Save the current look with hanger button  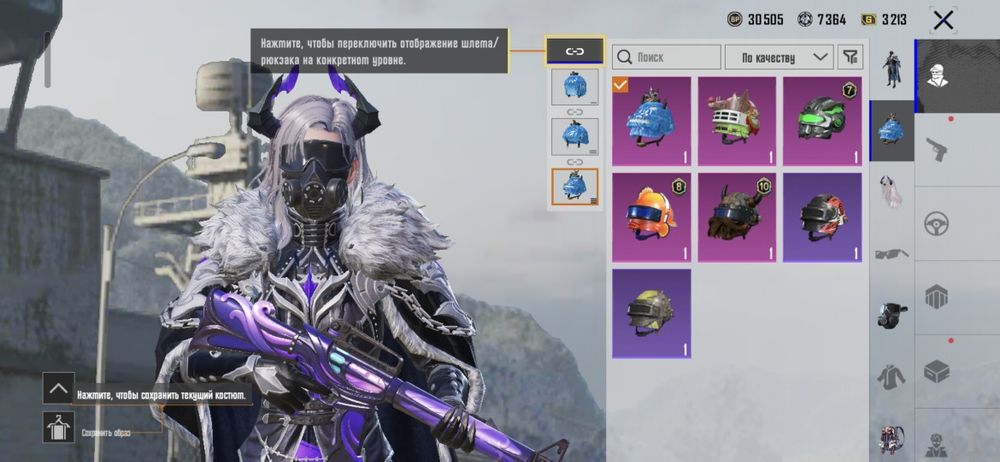pyautogui.click(x=58, y=427)
